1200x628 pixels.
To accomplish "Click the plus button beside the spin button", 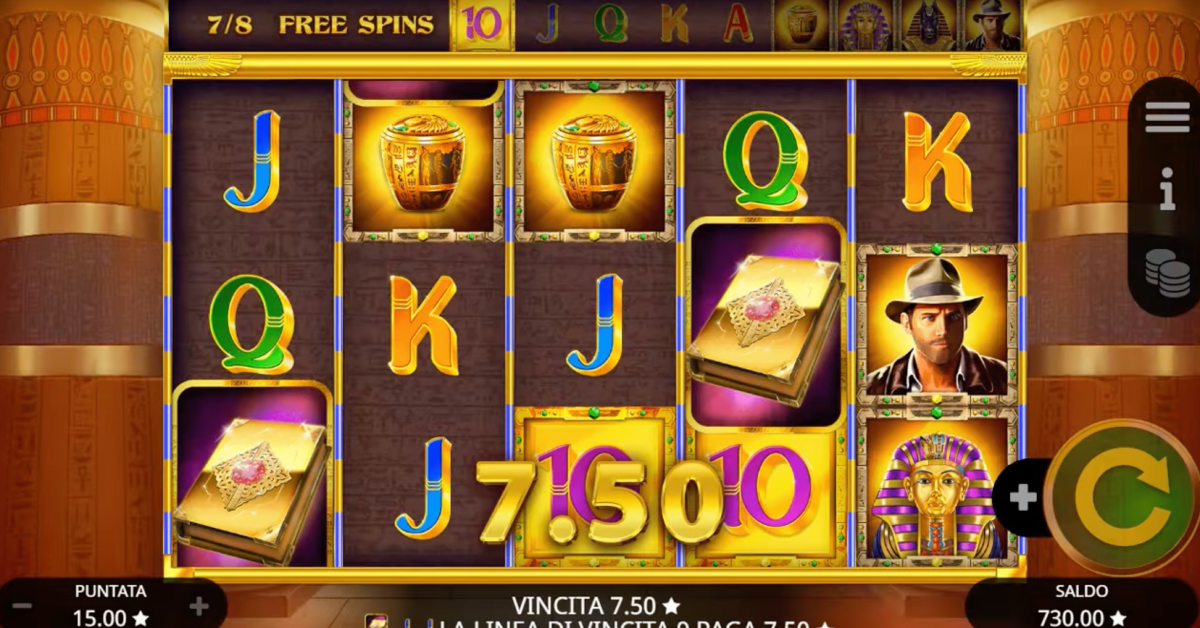I will (1022, 498).
